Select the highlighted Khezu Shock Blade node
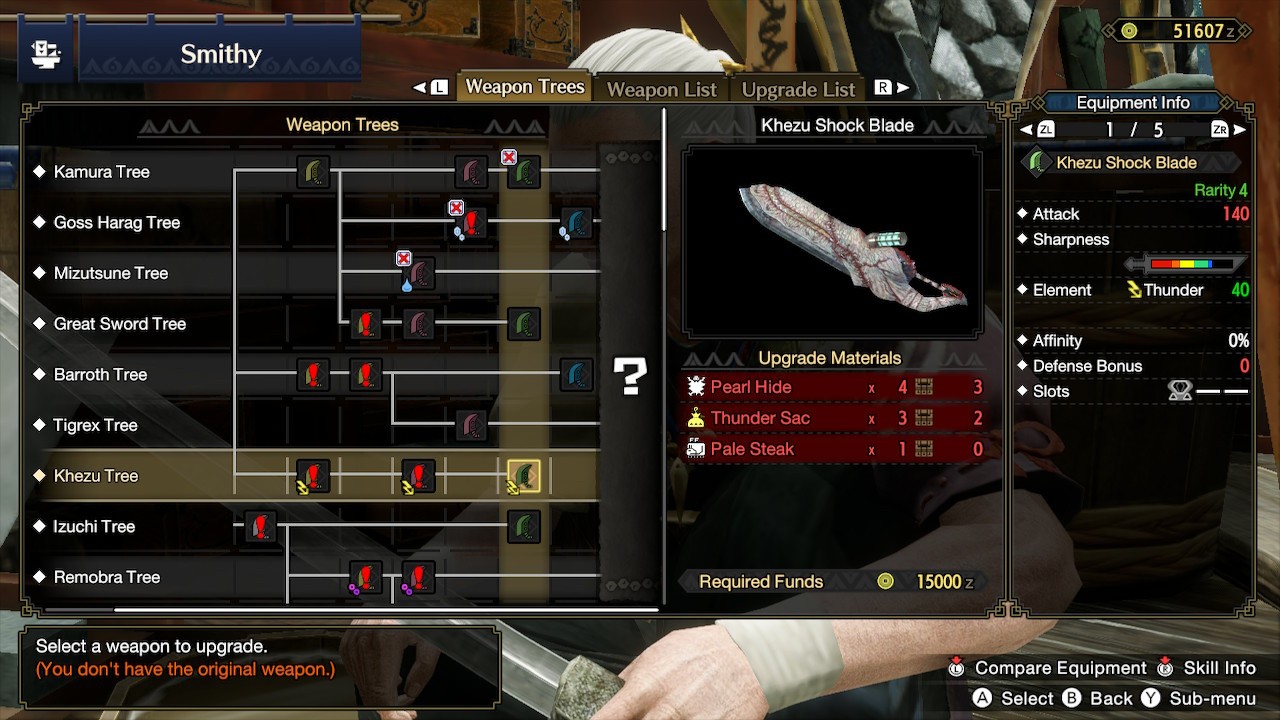This screenshot has width=1280, height=720. [524, 476]
